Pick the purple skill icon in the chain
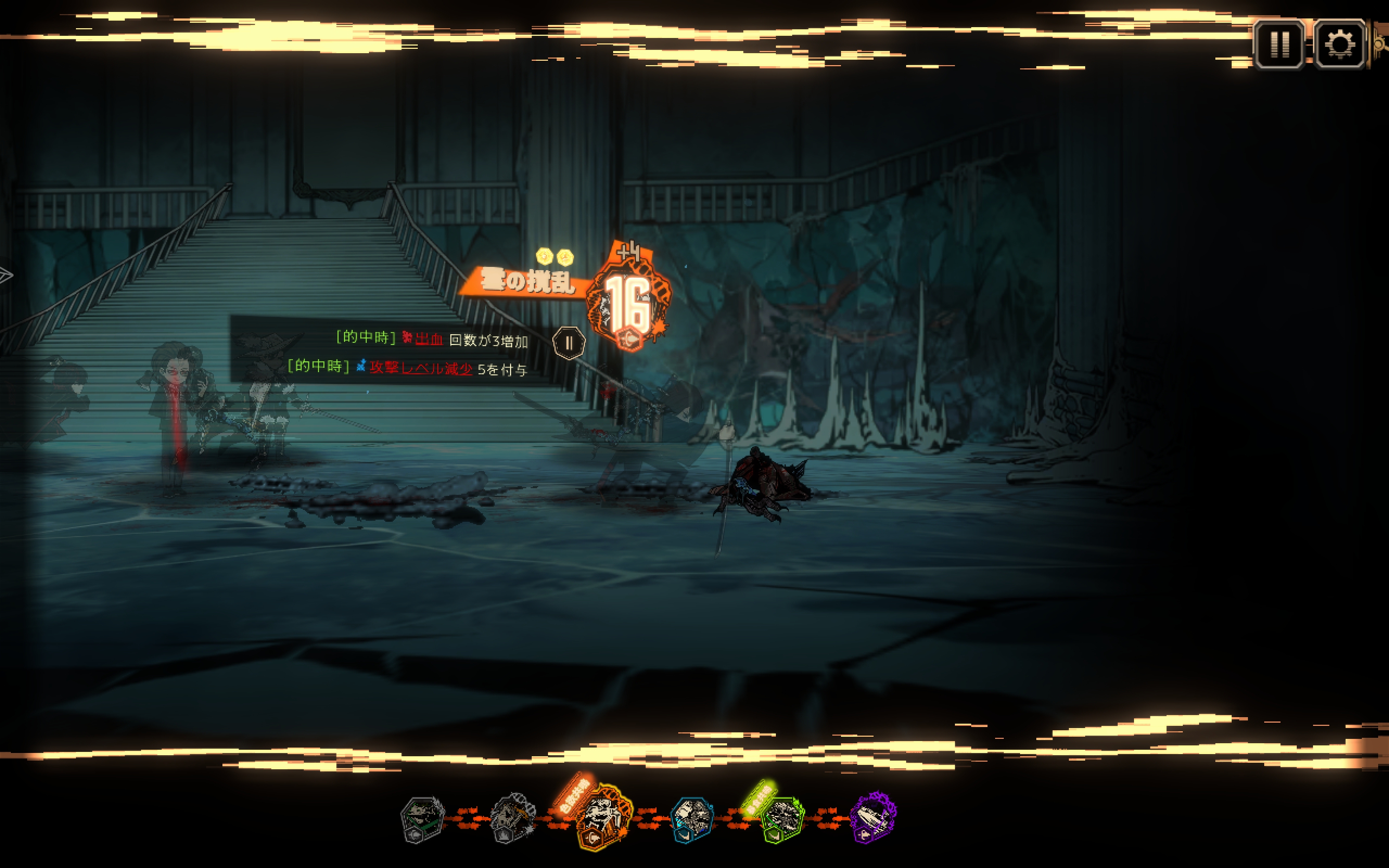 [x=872, y=818]
